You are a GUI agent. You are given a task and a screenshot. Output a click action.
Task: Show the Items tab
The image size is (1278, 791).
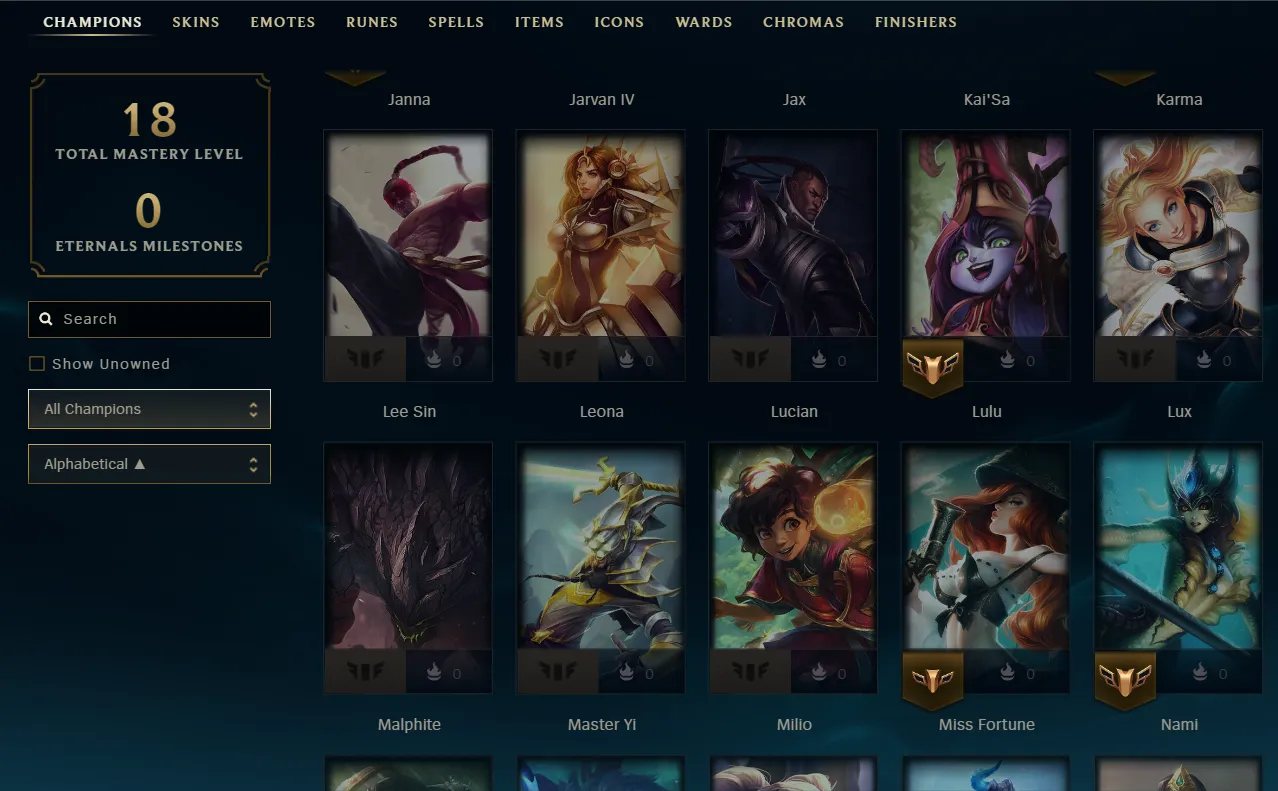539,22
